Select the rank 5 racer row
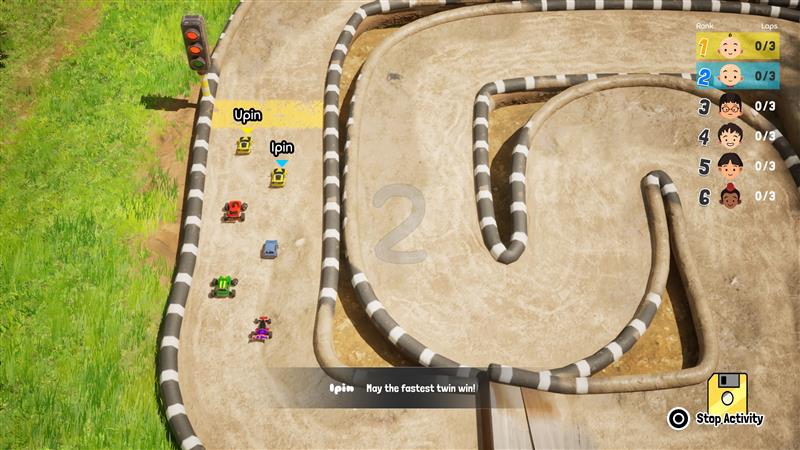Image resolution: width=800 pixels, height=450 pixels. coord(737,166)
